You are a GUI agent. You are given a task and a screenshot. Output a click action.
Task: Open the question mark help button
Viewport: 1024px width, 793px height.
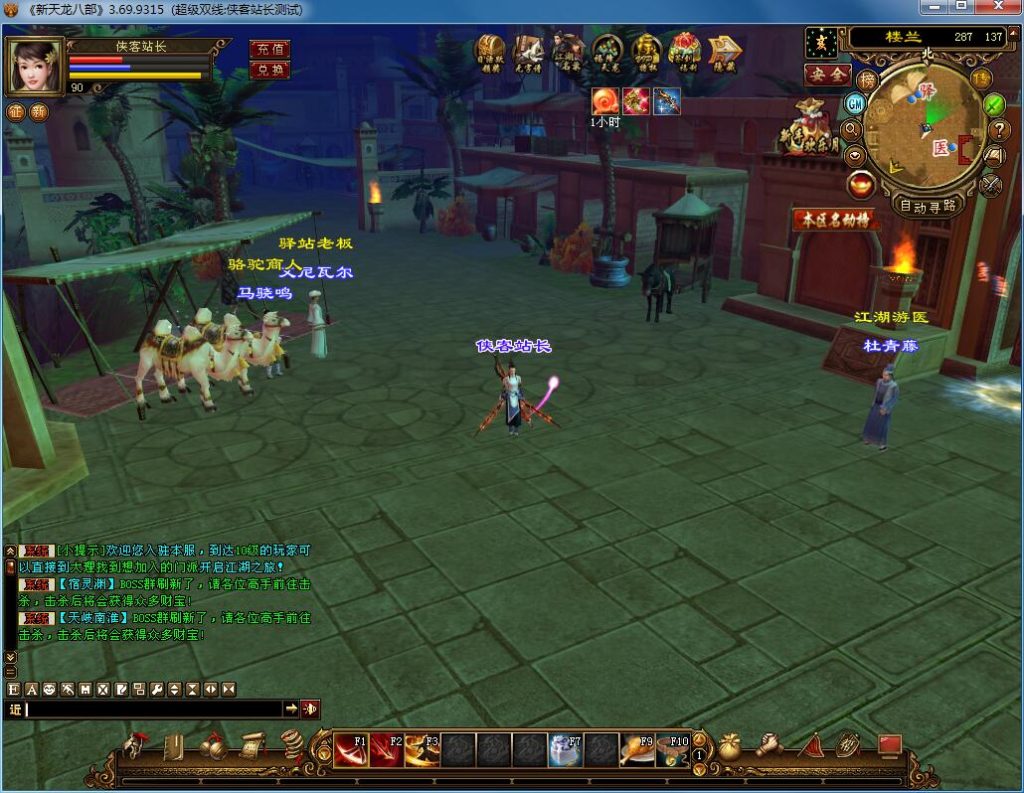tap(998, 129)
